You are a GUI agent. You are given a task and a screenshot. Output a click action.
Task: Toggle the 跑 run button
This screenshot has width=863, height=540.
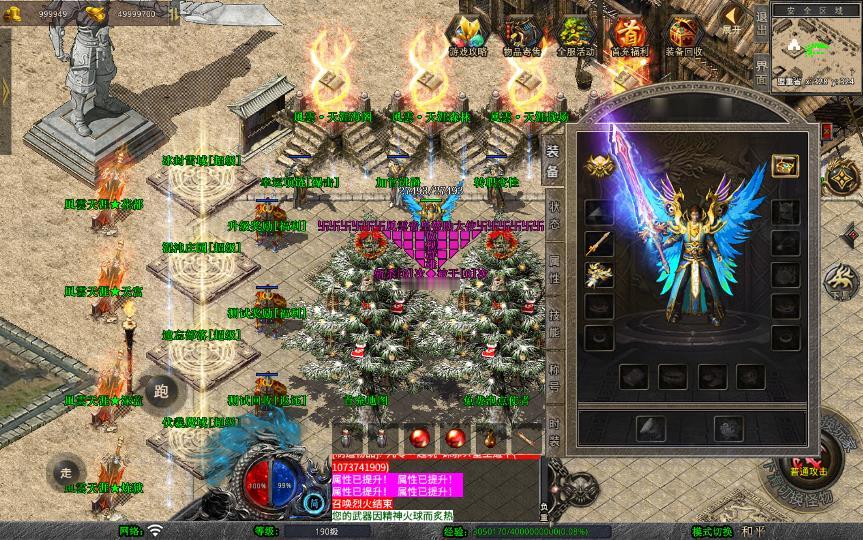161,391
